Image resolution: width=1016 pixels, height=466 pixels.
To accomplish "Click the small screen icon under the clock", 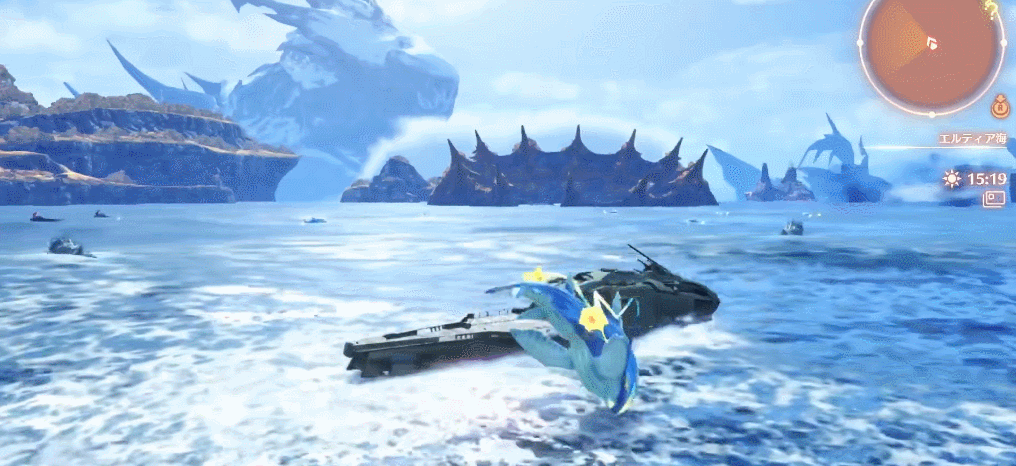I will 993,199.
